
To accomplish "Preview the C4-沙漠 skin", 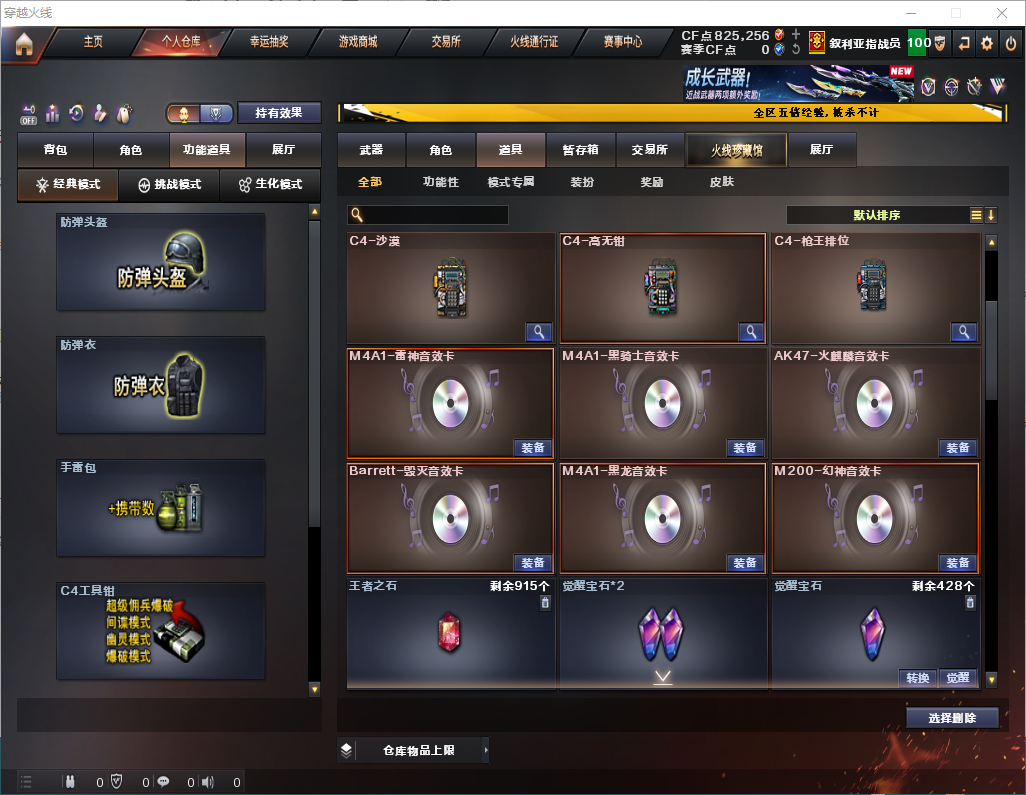I will (x=539, y=332).
